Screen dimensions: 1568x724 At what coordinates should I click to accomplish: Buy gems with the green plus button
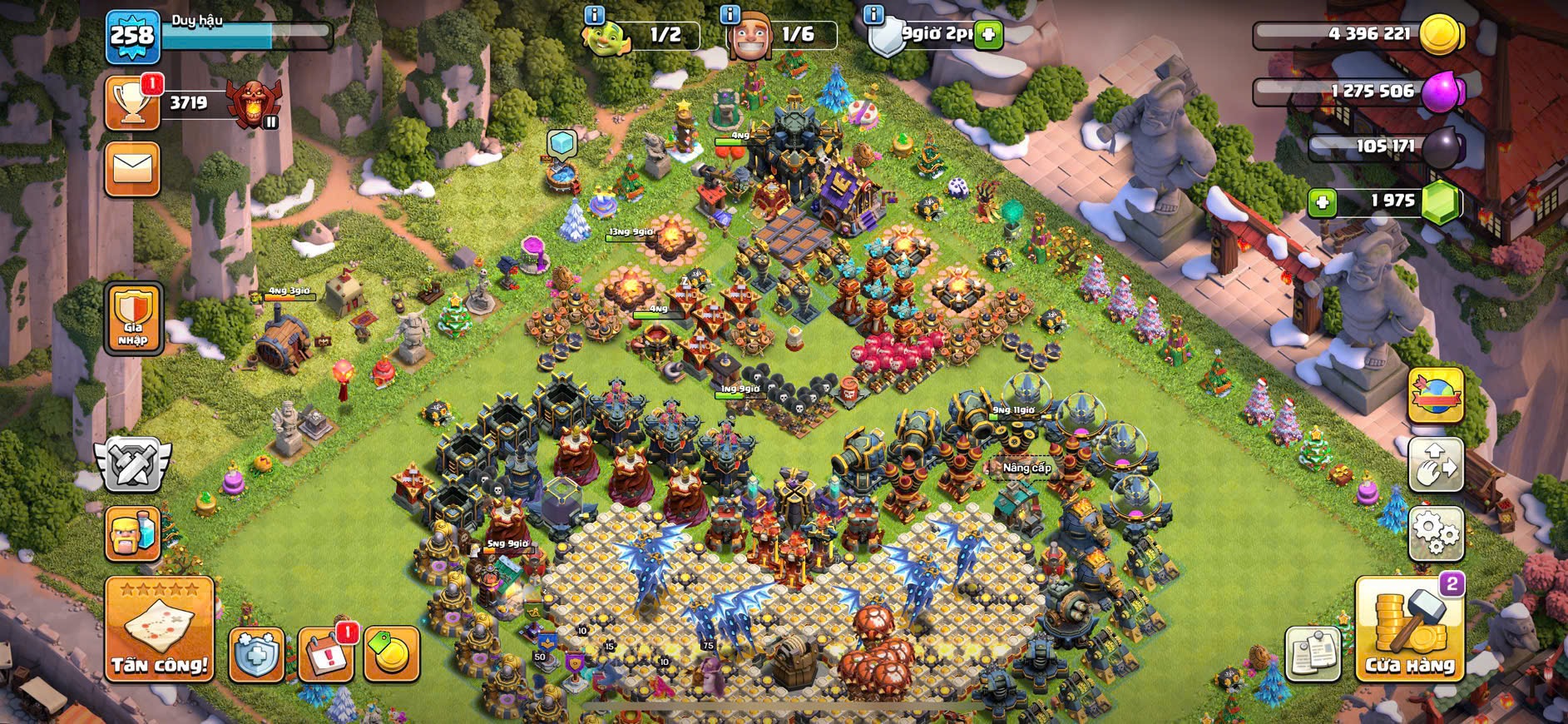[1323, 202]
